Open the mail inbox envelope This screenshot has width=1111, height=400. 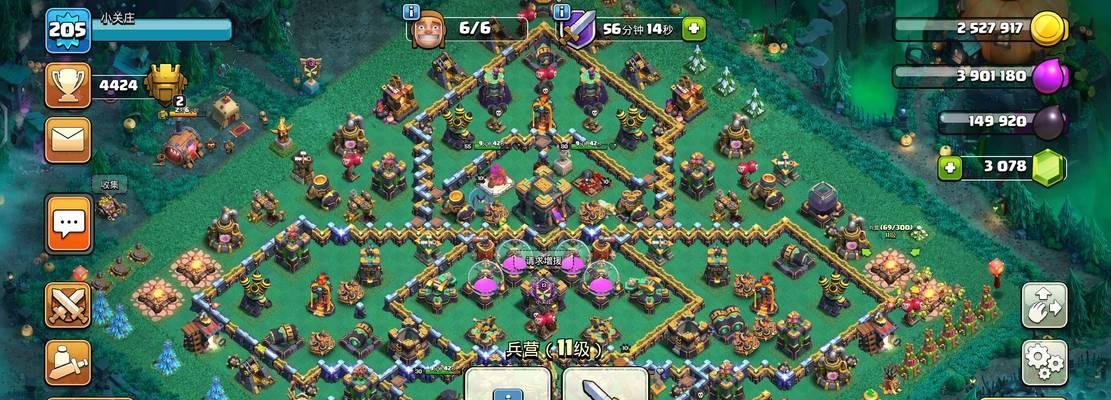point(68,141)
